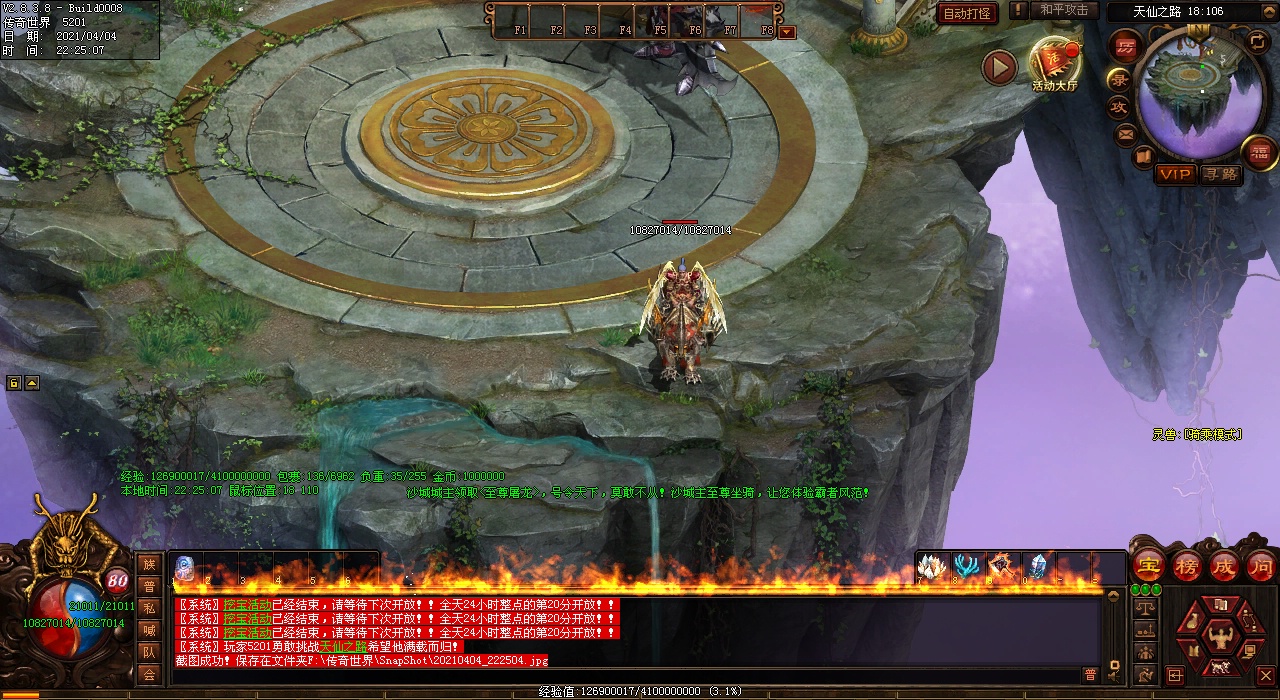Click the 自动打怪 auto-fight button

[967, 13]
